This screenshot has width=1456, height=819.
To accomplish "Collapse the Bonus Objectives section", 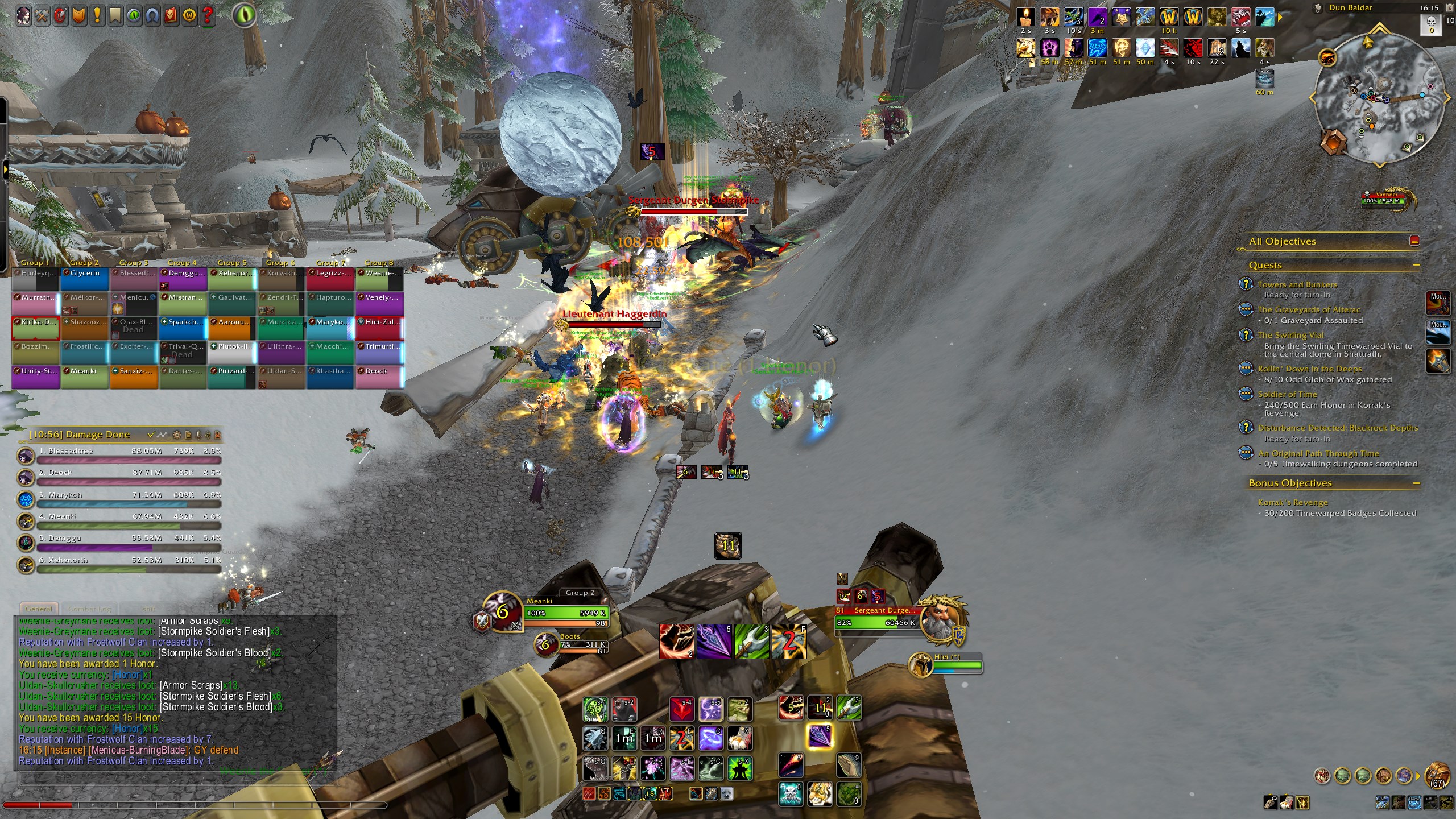I will 1416,483.
